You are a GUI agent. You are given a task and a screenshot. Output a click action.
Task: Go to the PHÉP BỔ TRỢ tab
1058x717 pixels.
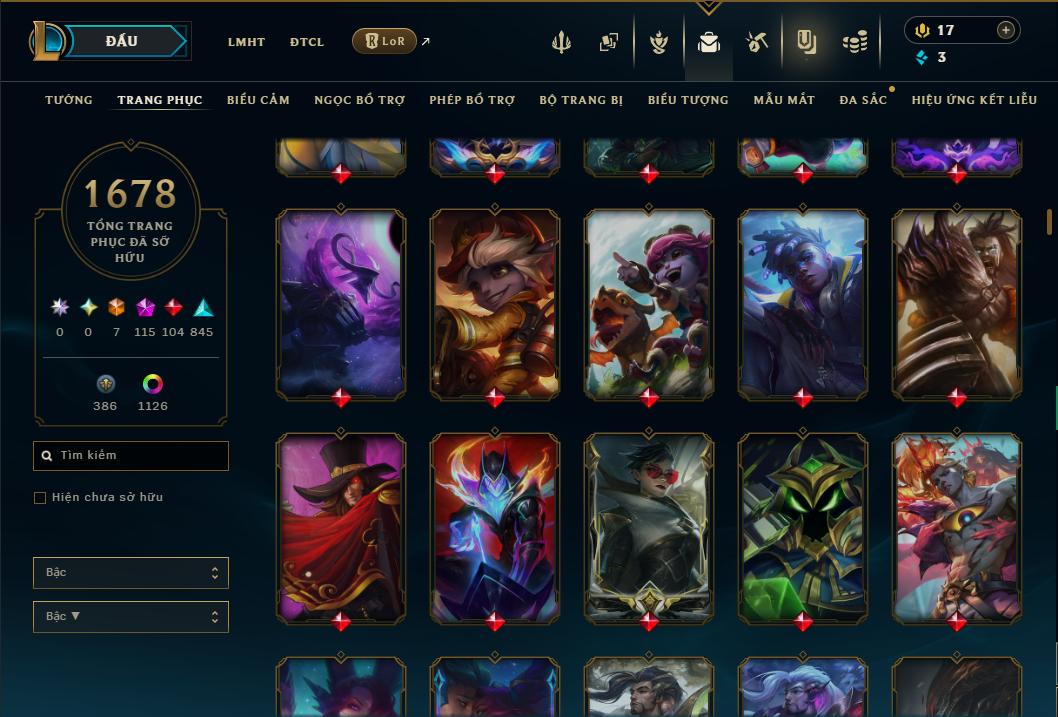[x=472, y=100]
